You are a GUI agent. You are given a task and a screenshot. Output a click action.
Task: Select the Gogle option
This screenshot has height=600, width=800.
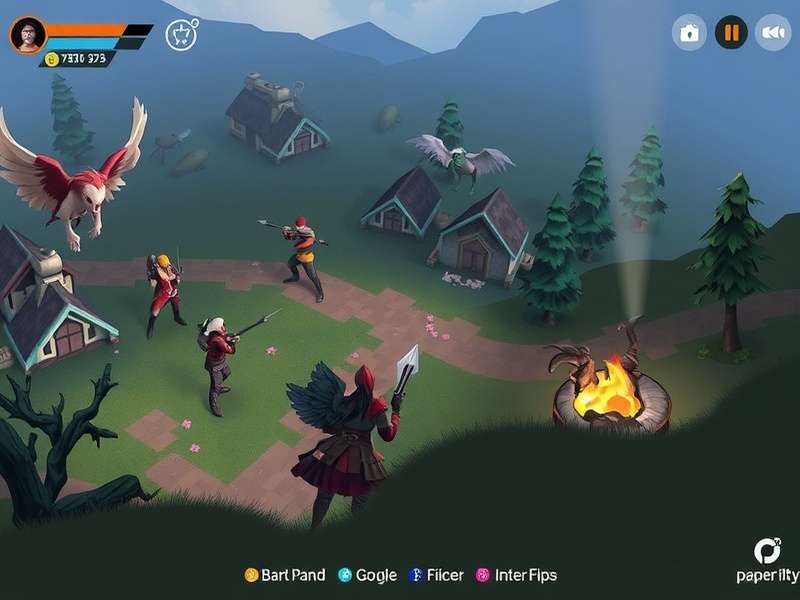click(367, 575)
